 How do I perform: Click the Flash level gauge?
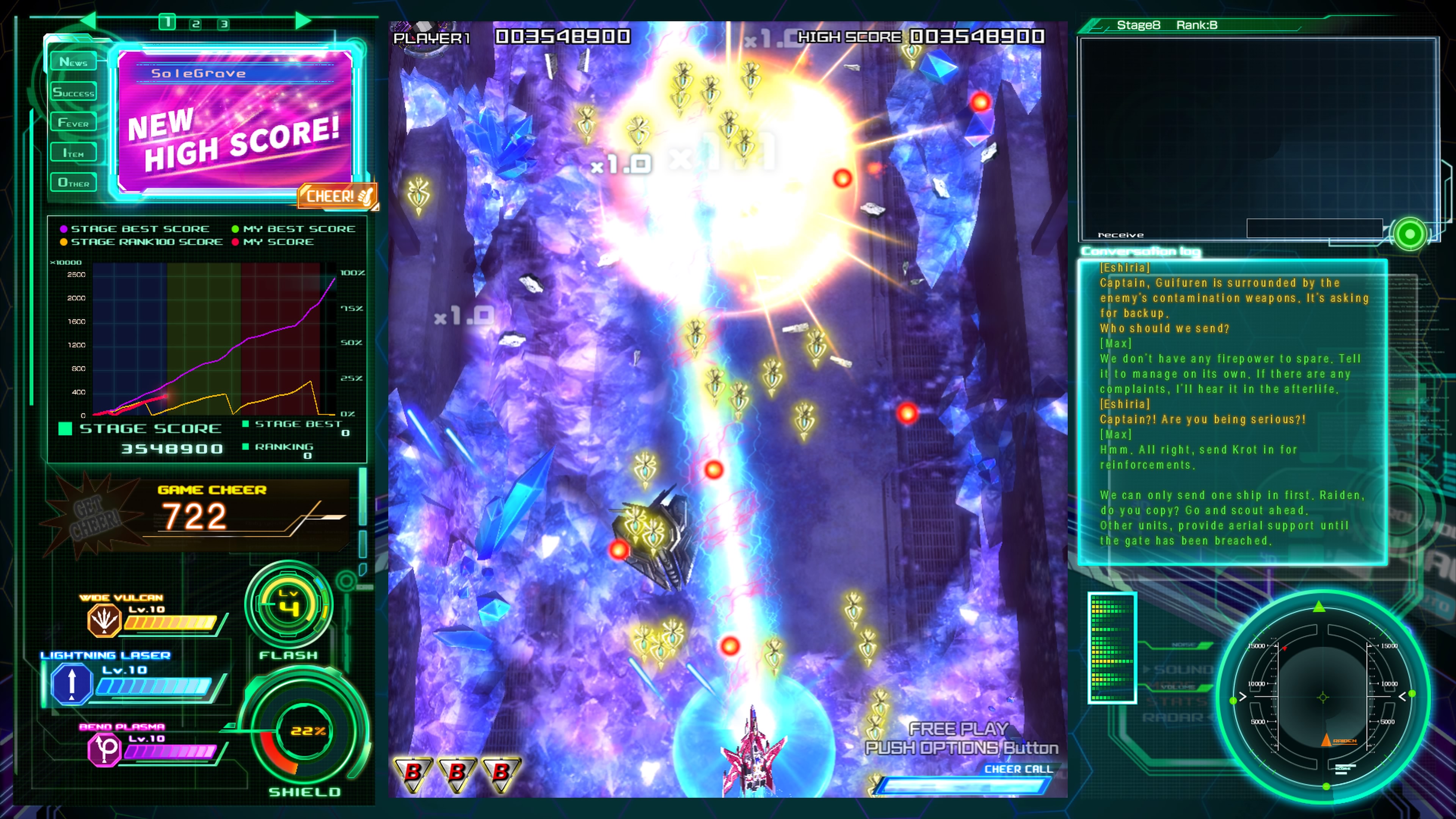(289, 606)
